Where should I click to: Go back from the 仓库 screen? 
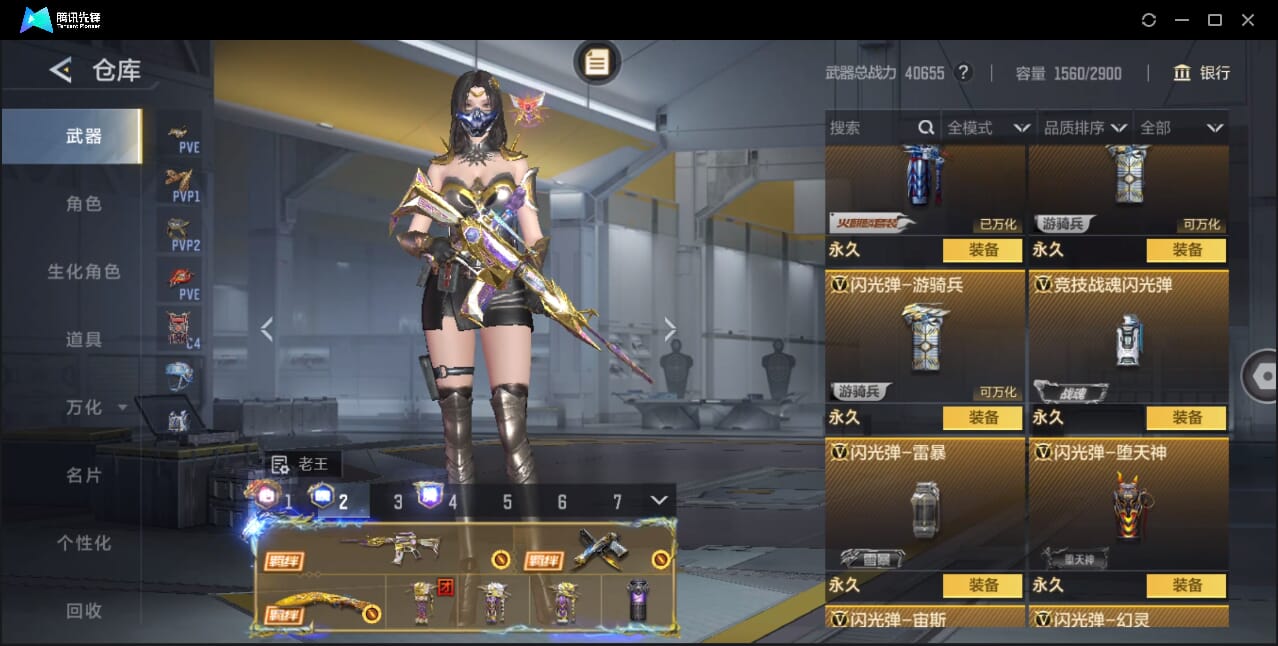(x=61, y=70)
